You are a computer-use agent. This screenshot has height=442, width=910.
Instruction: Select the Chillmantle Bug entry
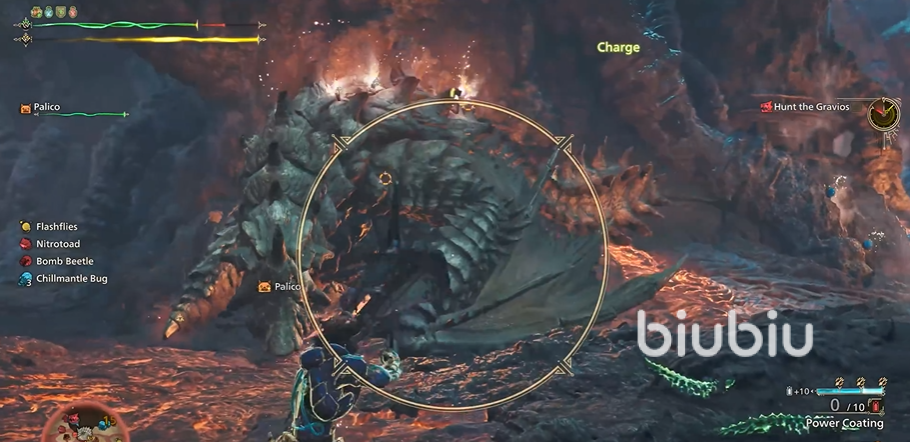coord(70,278)
